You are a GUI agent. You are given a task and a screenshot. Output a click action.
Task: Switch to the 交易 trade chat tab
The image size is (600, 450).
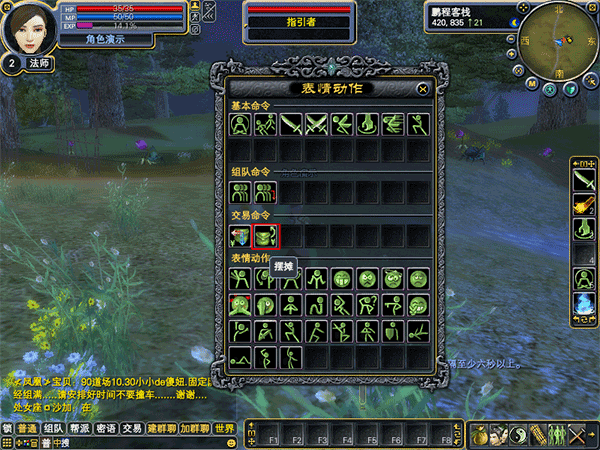point(132,429)
